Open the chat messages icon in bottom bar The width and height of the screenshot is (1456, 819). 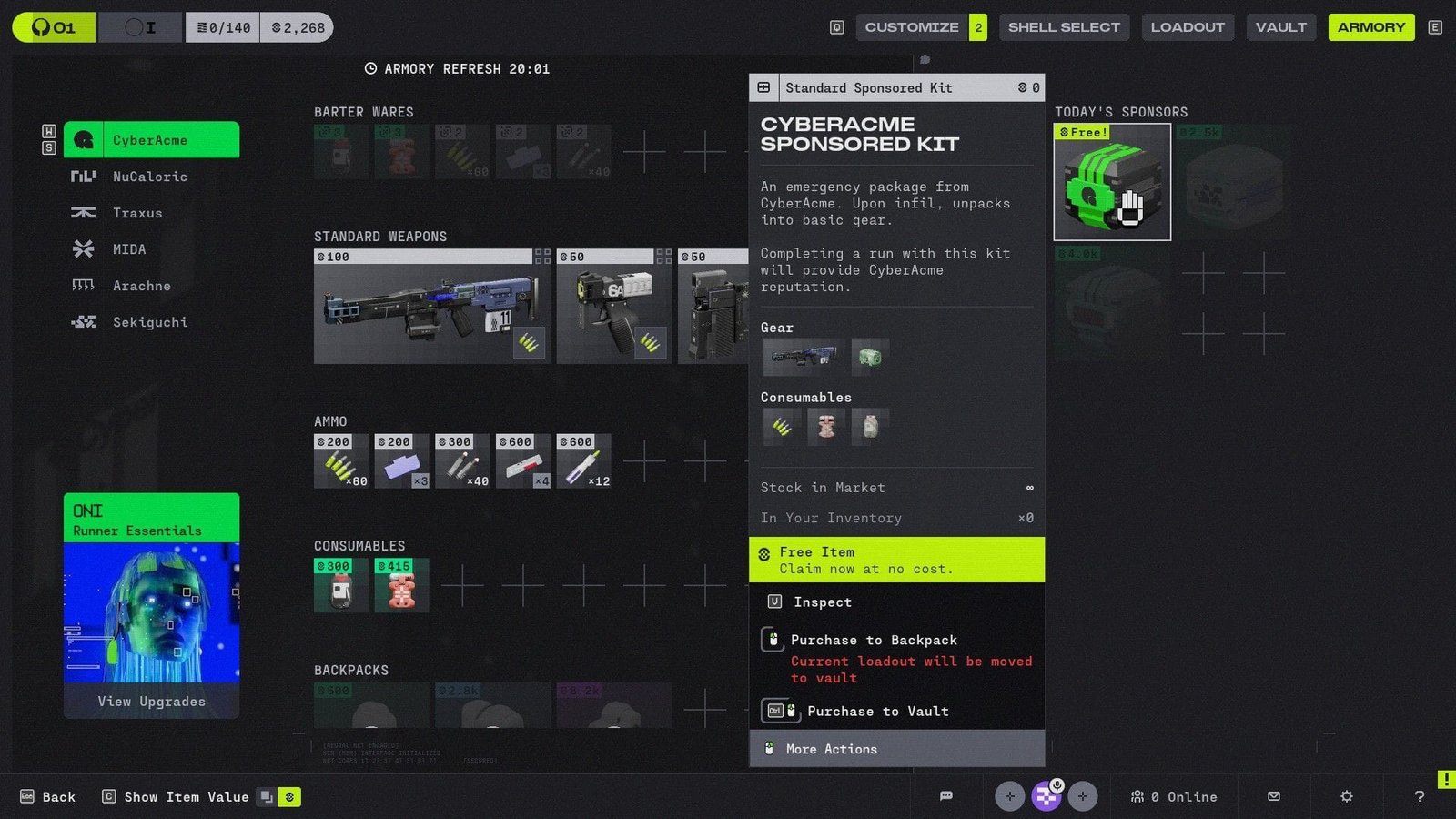tap(946, 796)
